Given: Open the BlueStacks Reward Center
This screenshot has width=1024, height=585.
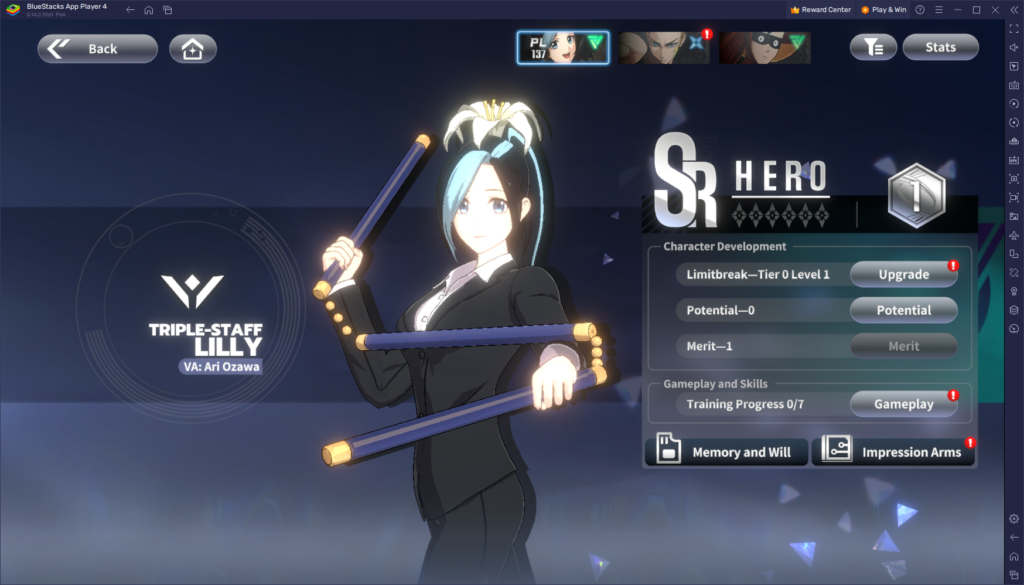Looking at the screenshot, I should (x=820, y=9).
